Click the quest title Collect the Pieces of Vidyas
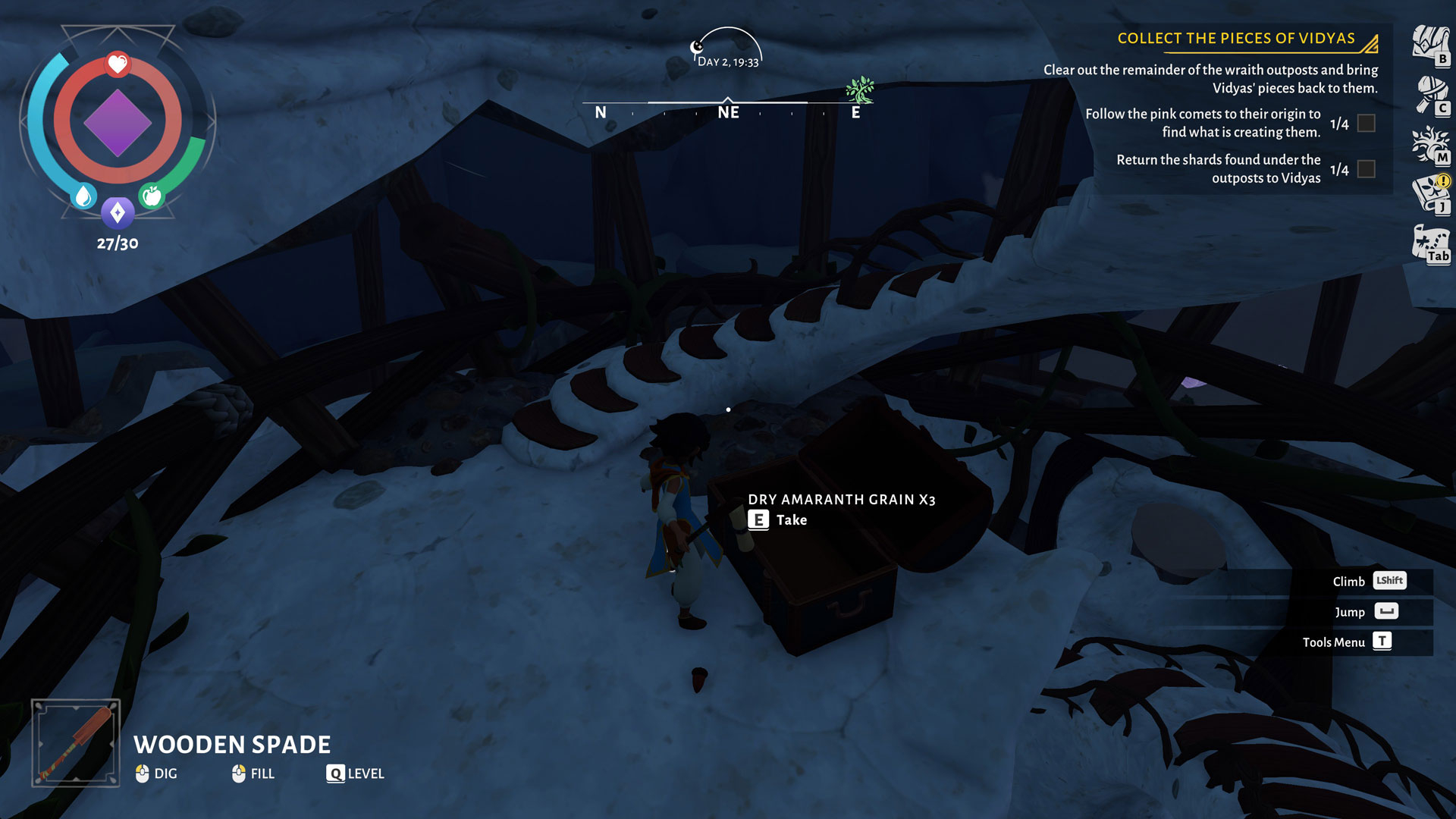The image size is (1456, 819). coord(1235,39)
